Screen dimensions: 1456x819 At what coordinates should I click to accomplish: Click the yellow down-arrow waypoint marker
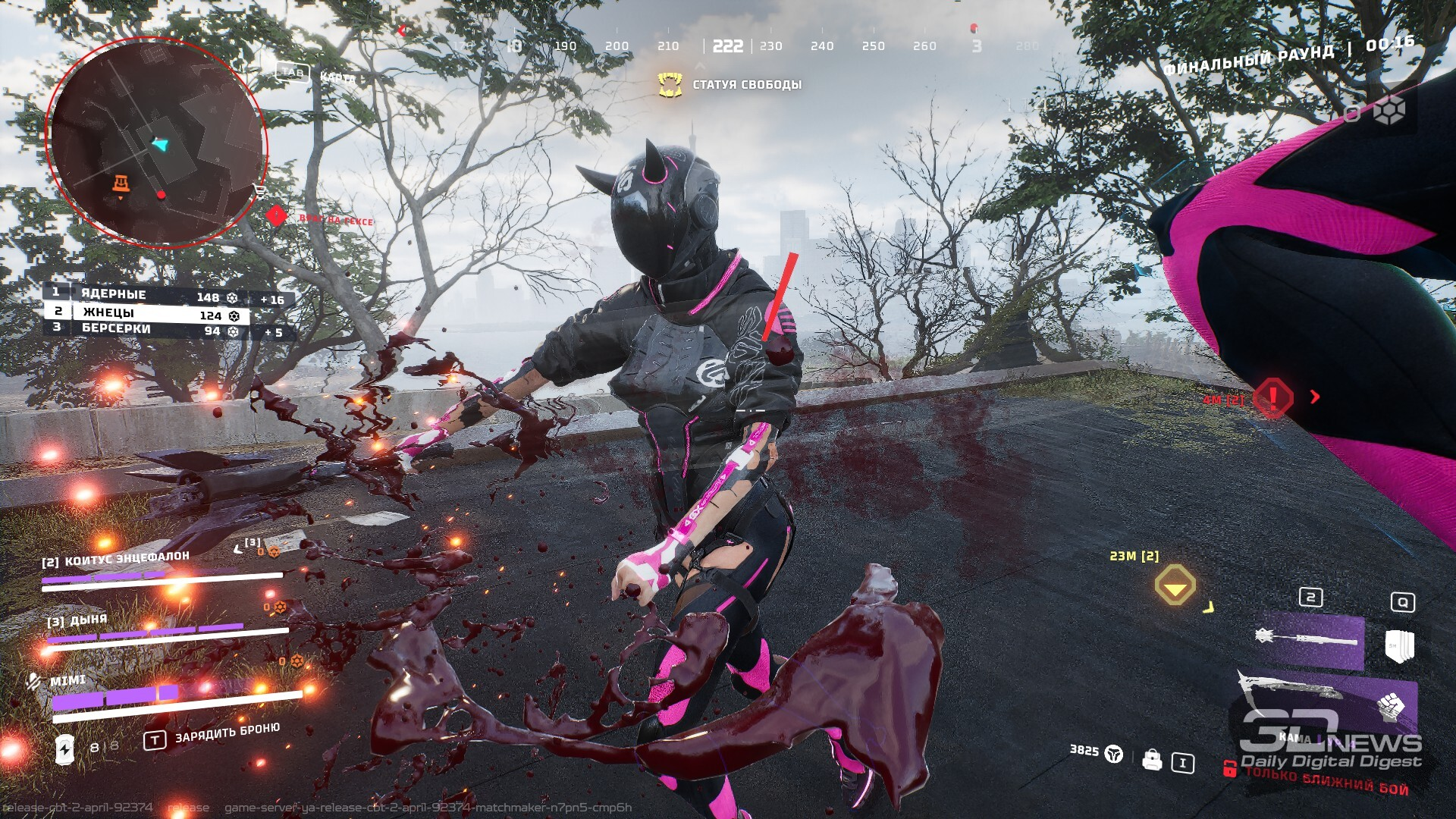(1175, 585)
